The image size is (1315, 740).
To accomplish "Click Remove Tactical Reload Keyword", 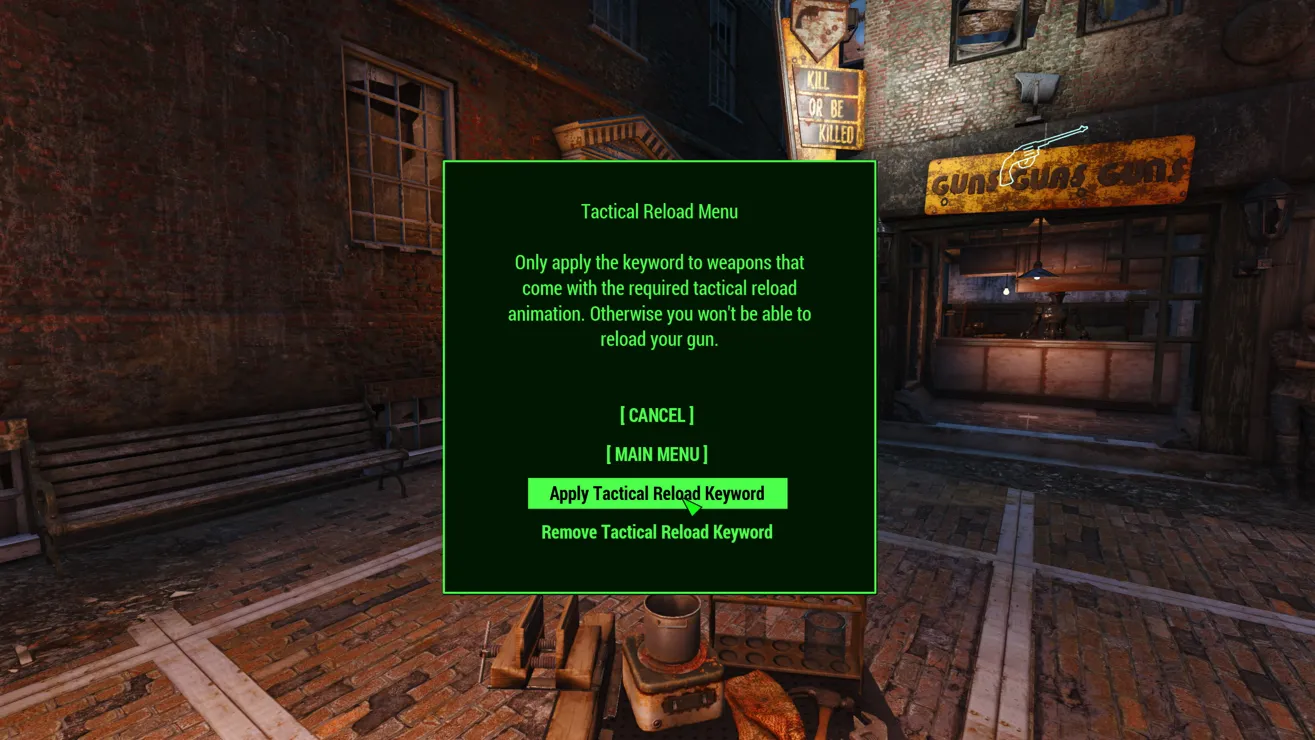I will point(656,532).
